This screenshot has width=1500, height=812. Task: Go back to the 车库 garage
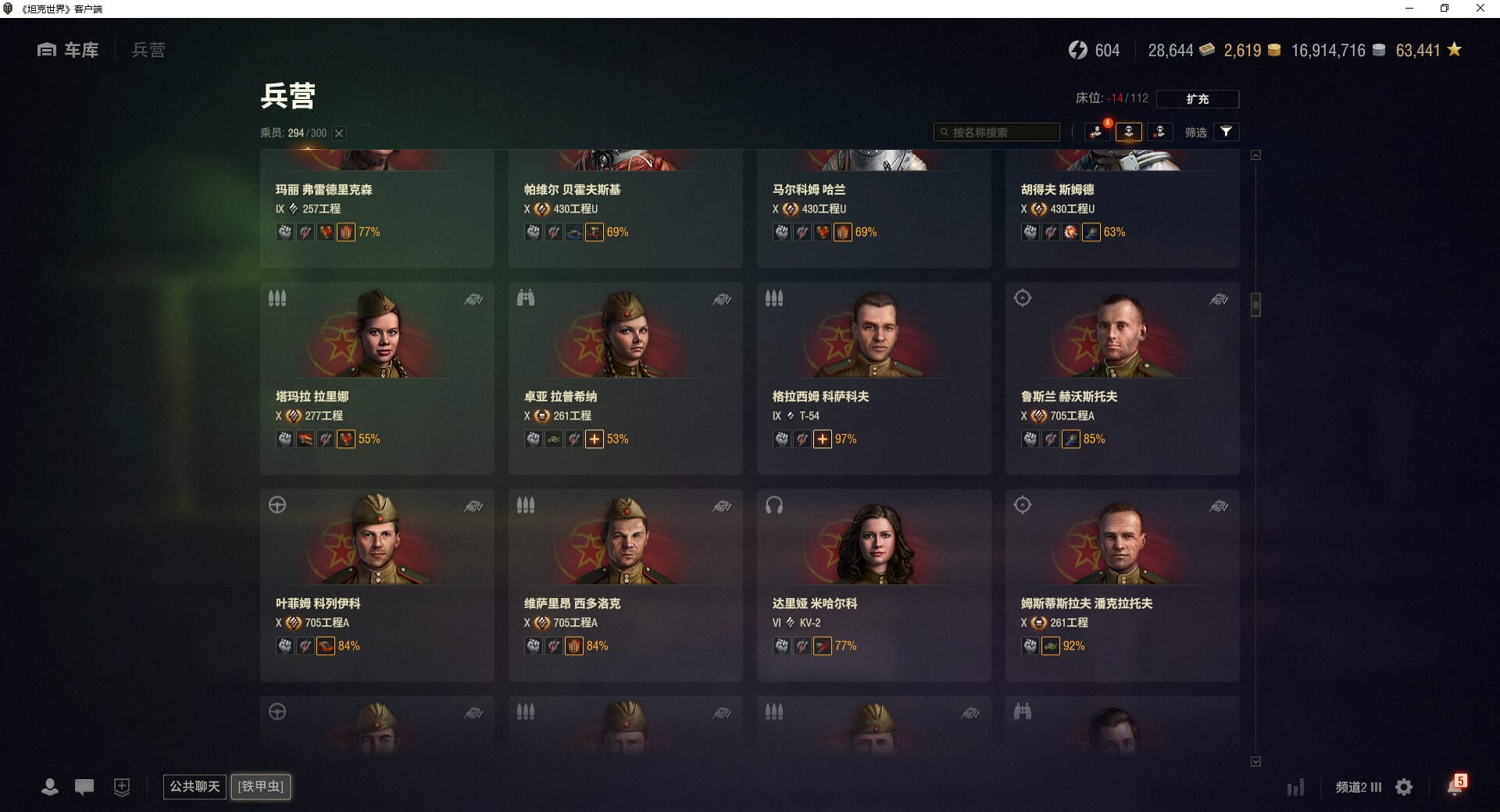pyautogui.click(x=69, y=50)
